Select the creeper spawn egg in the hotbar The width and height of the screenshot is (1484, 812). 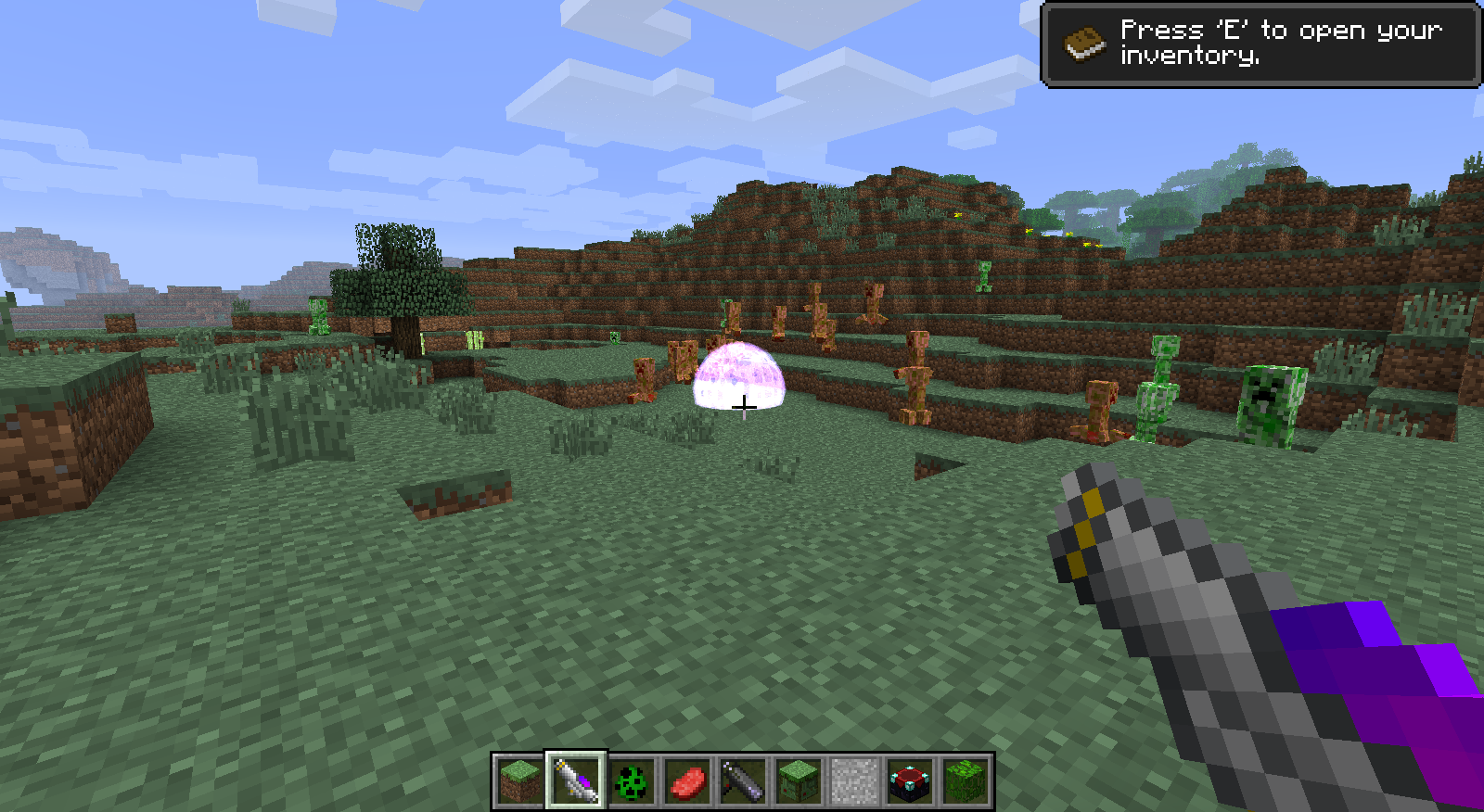pos(633,780)
